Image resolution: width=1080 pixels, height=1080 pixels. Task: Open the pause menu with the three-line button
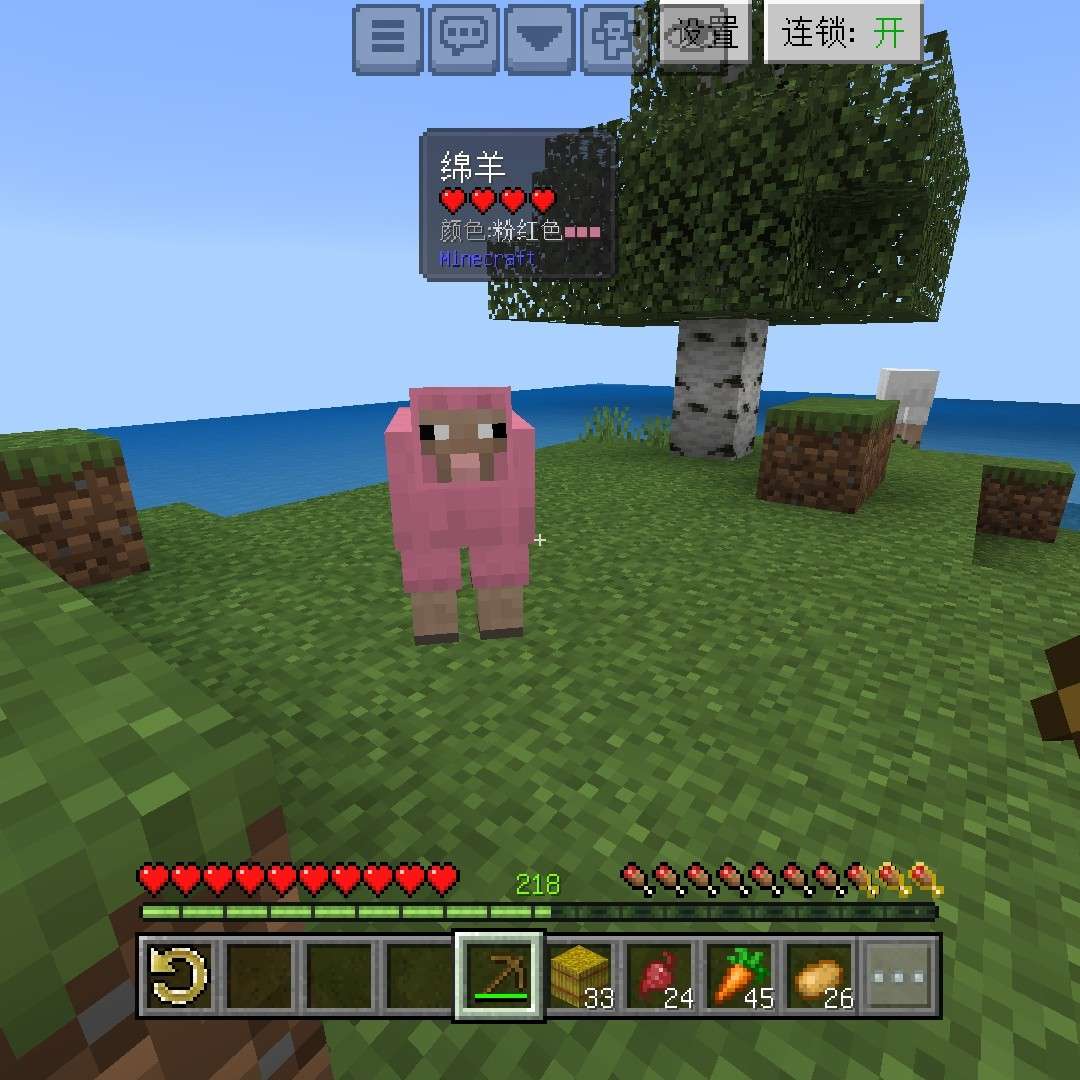pyautogui.click(x=388, y=40)
